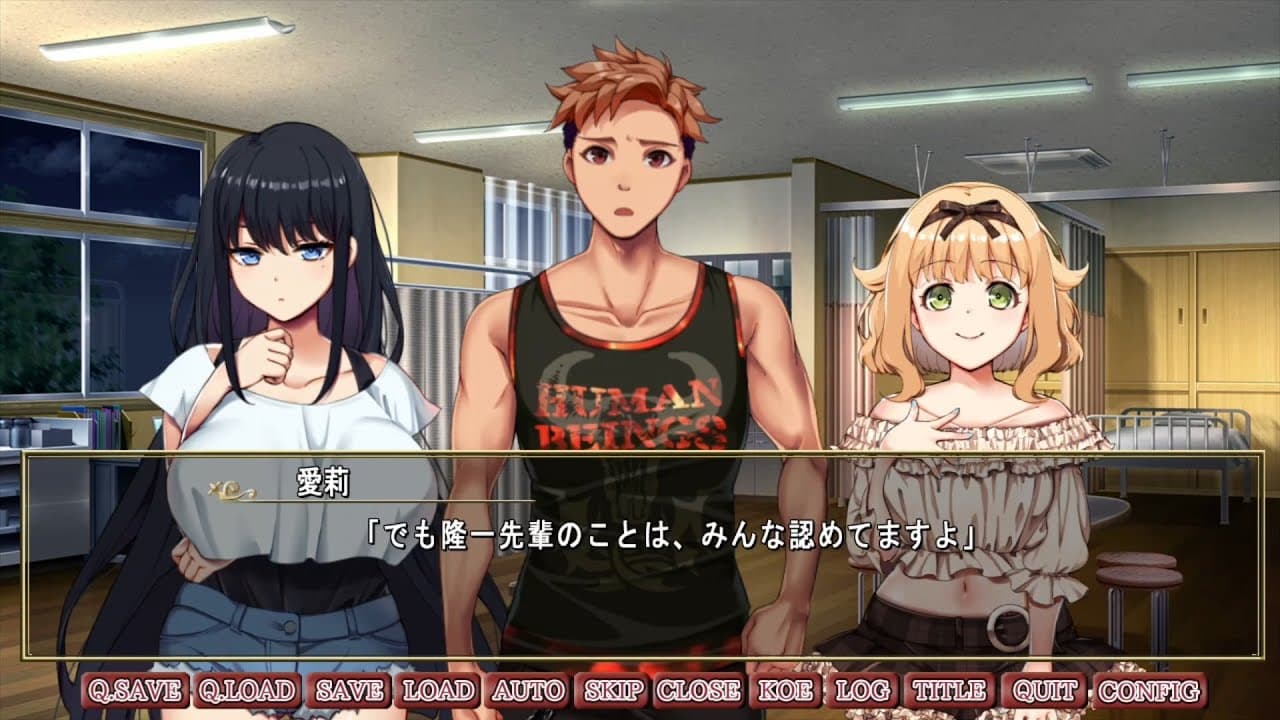1280x720 pixels.
Task: Click the Q.SAVE button to quicksave
Action: (134, 689)
